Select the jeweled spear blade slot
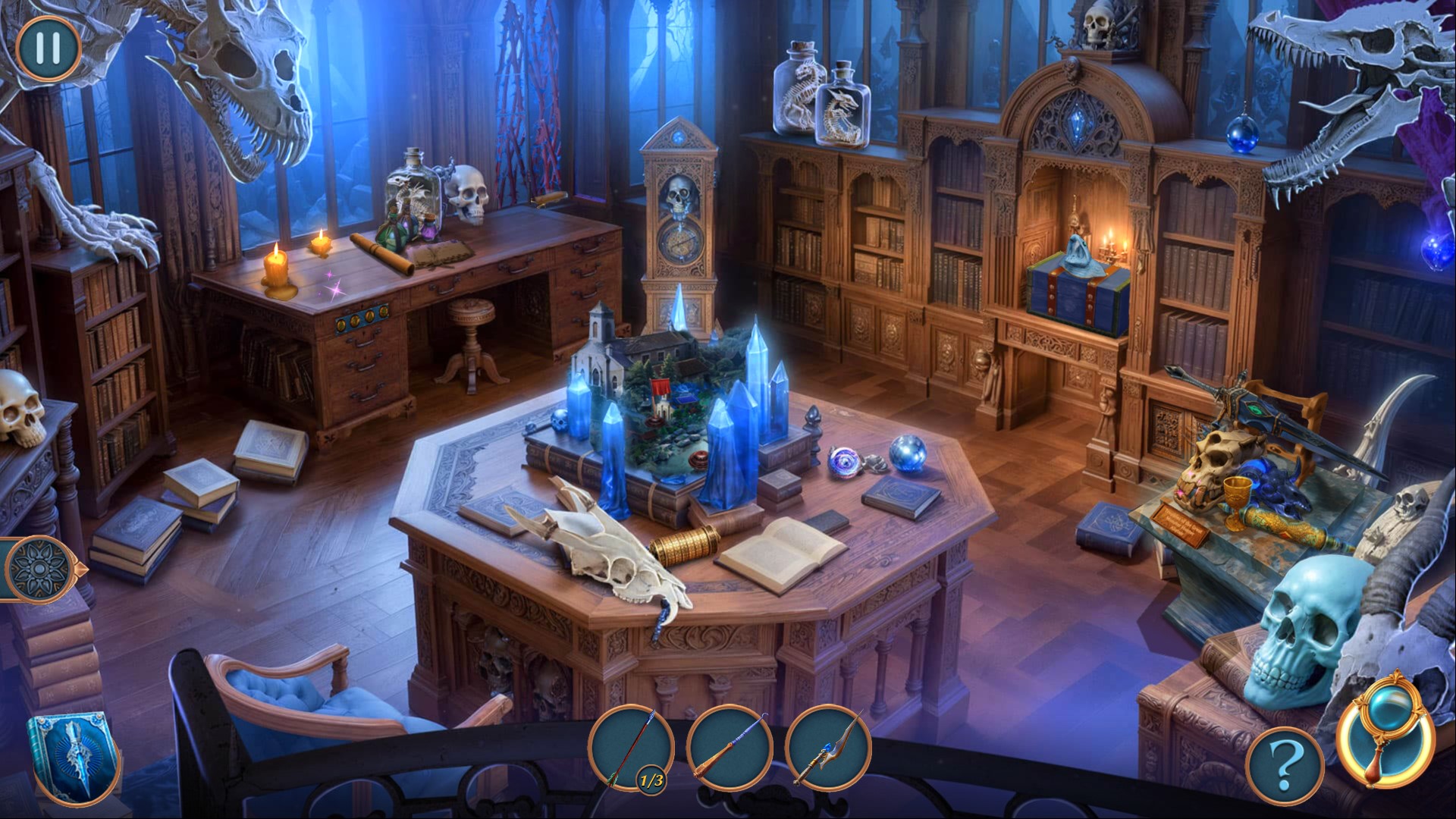Screen dimensions: 1456x819 [x=828, y=748]
